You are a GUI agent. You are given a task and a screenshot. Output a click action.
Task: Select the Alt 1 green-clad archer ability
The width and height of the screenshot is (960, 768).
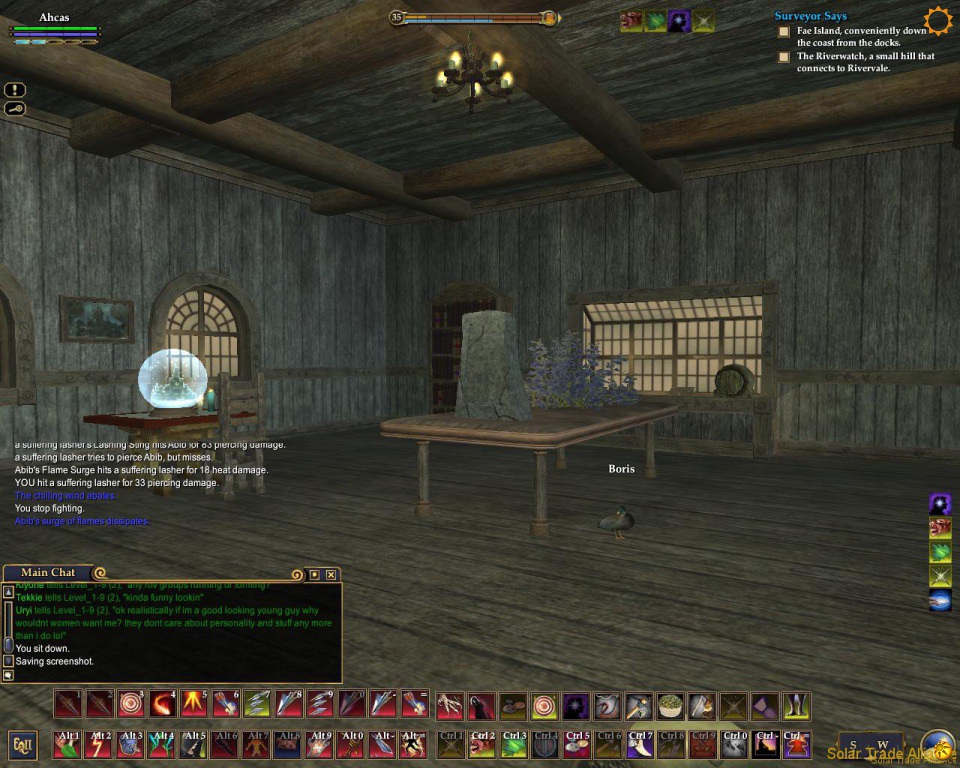tap(67, 744)
